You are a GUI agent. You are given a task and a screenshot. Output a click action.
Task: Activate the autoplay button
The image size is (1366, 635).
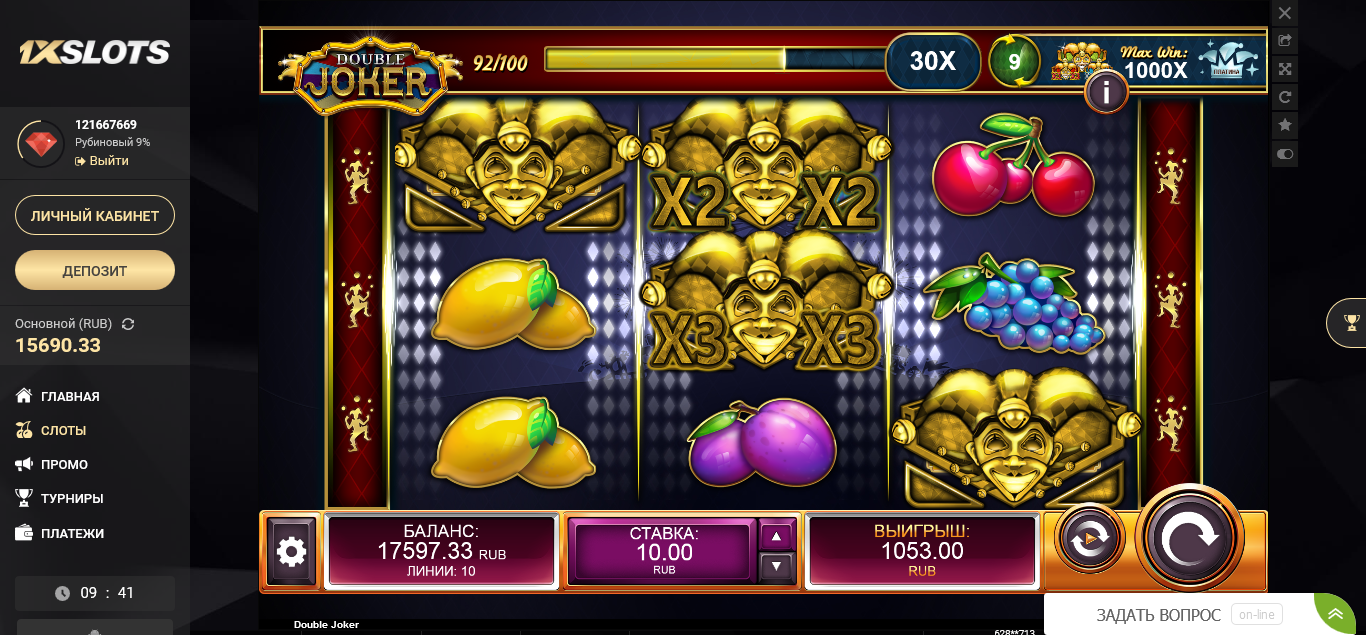click(1089, 539)
